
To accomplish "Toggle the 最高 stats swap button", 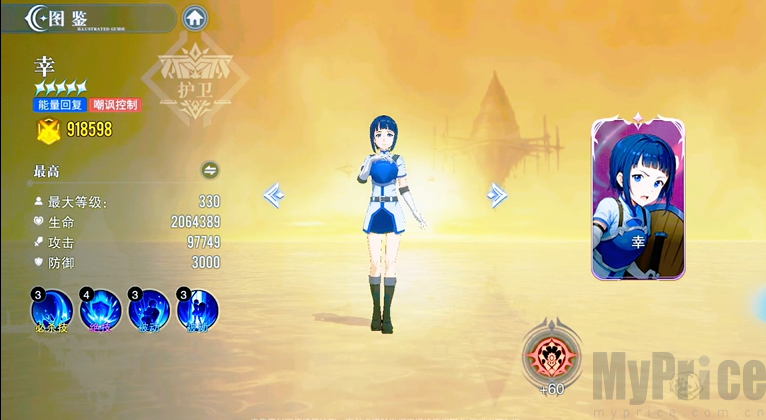I will tap(210, 171).
